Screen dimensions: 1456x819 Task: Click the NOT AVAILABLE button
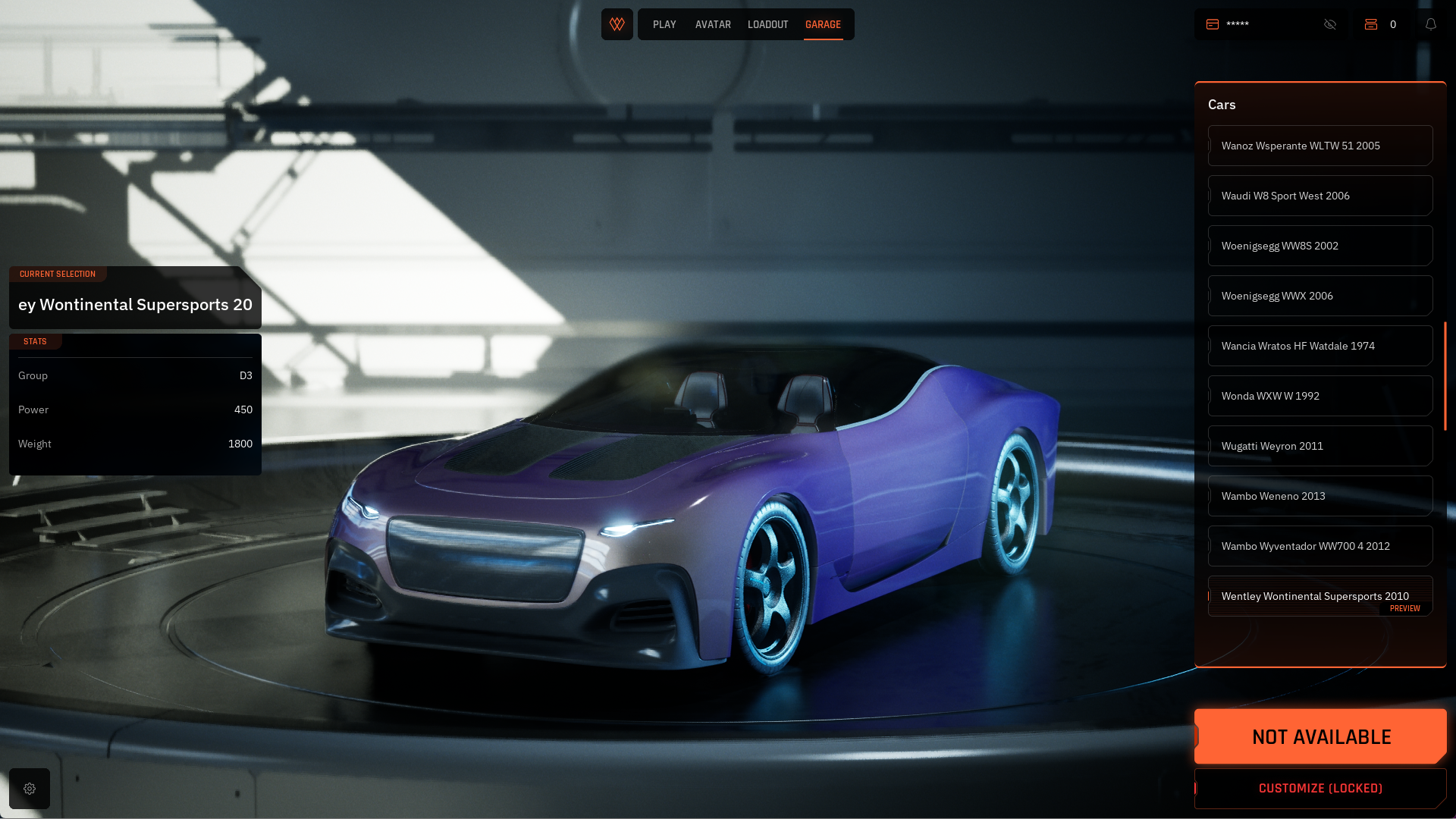point(1320,736)
